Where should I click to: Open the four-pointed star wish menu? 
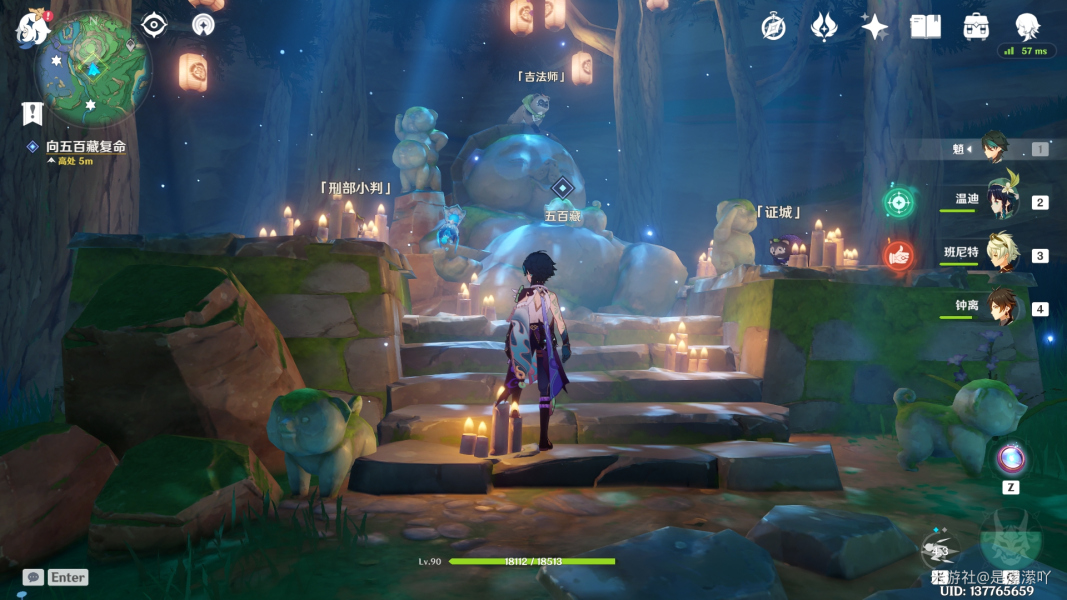click(874, 27)
